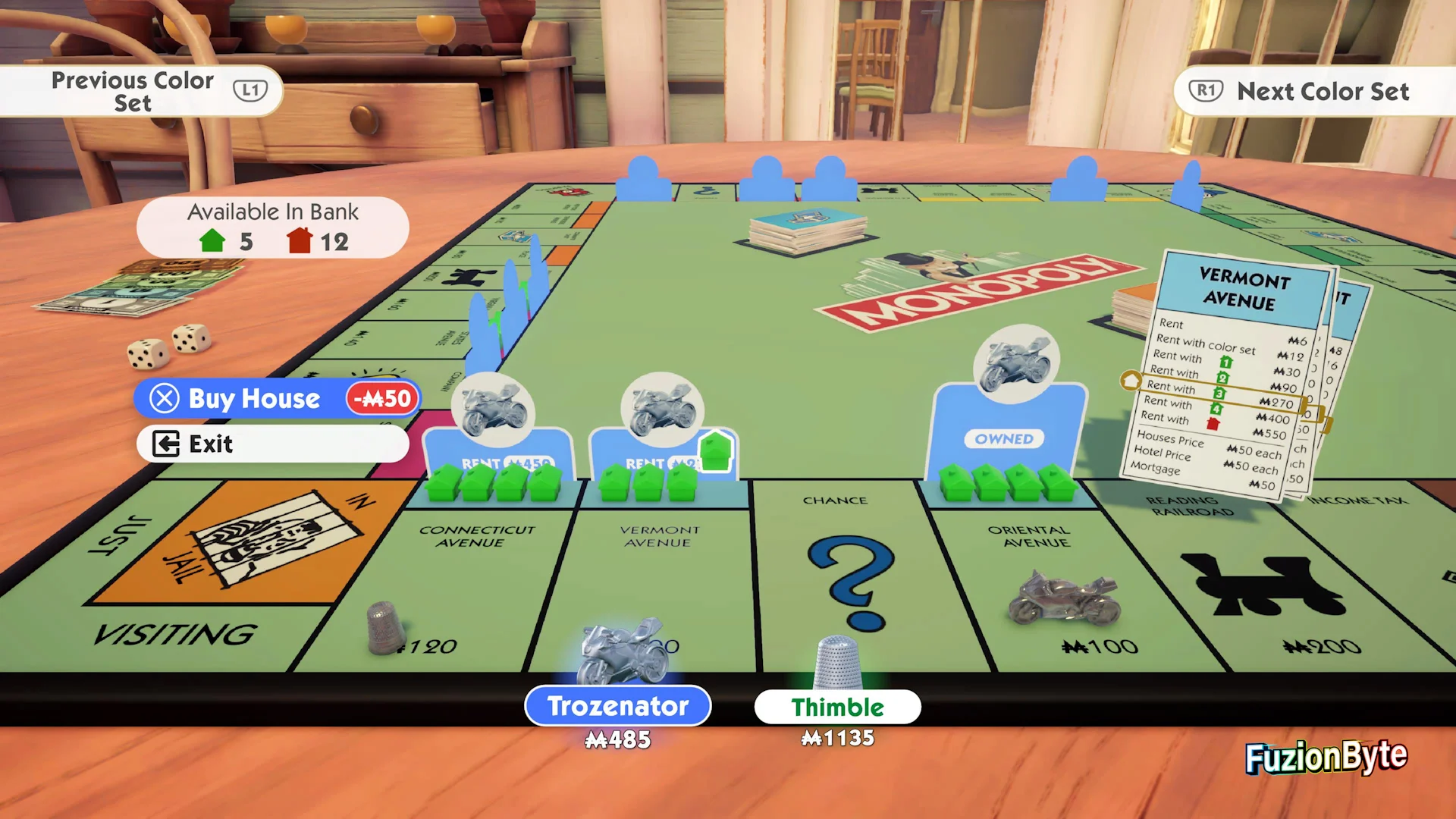Select the Trozenator player label
The image size is (1456, 819).
pos(617,706)
